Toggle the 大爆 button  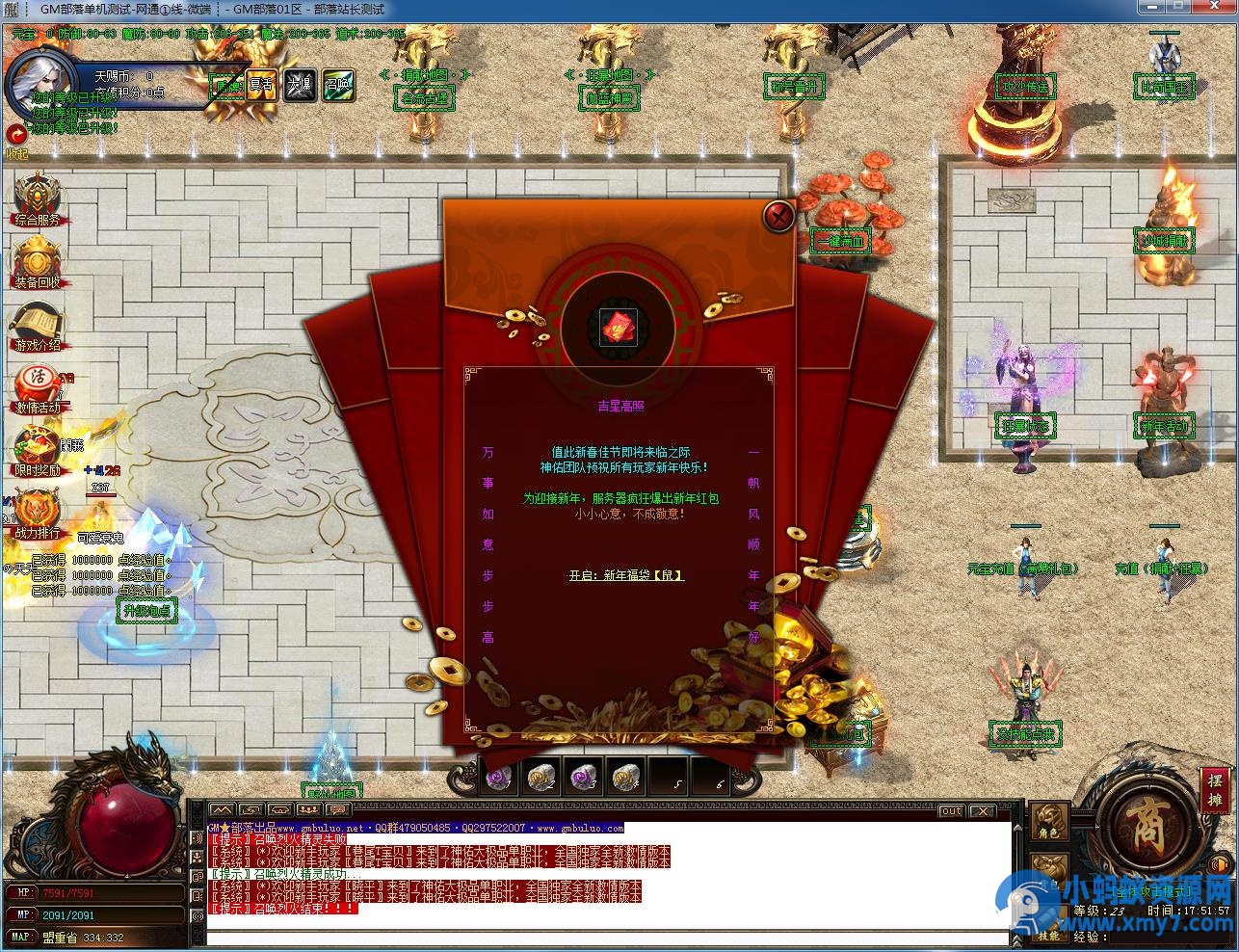[x=299, y=86]
